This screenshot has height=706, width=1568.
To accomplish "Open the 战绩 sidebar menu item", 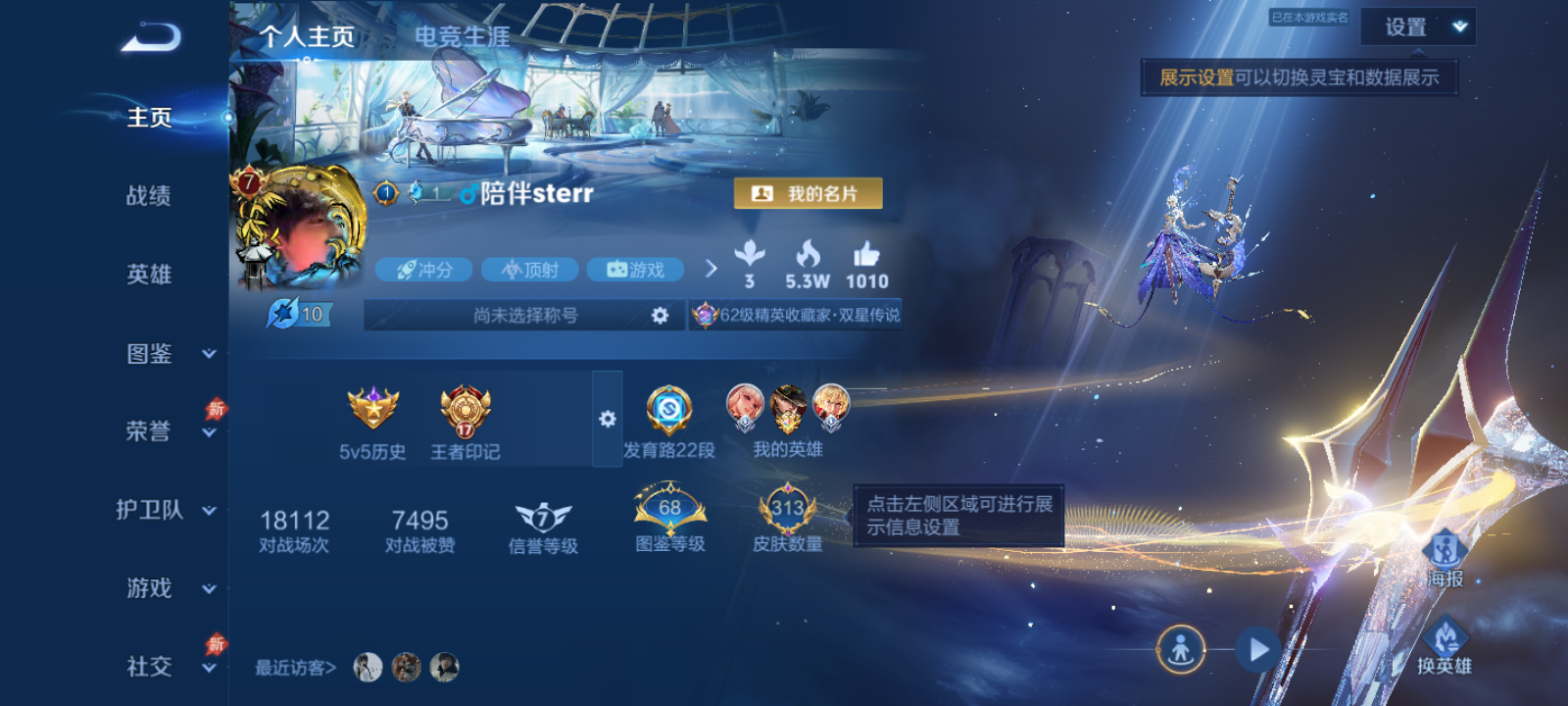I will [x=147, y=196].
